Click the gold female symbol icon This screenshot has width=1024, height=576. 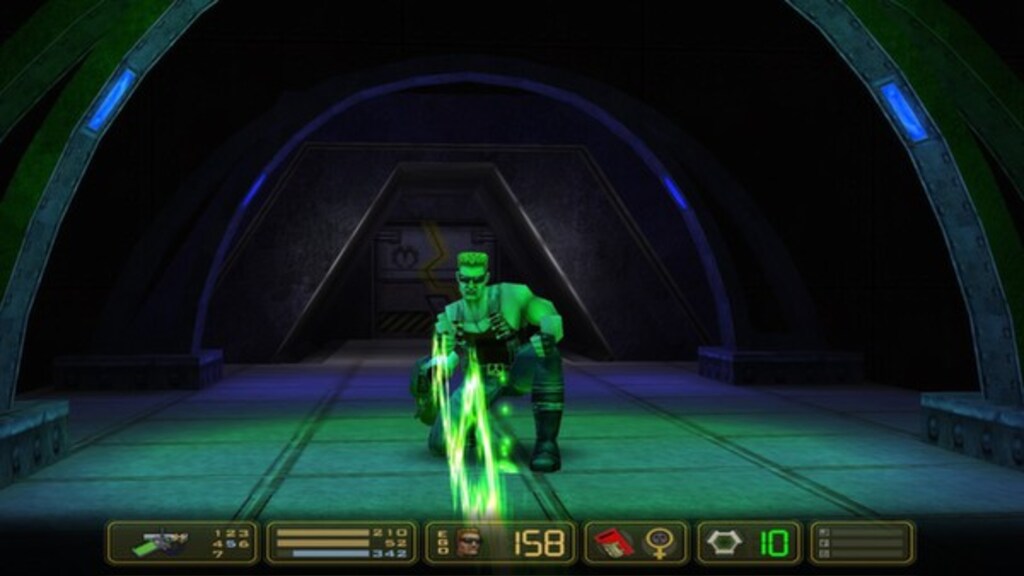658,543
